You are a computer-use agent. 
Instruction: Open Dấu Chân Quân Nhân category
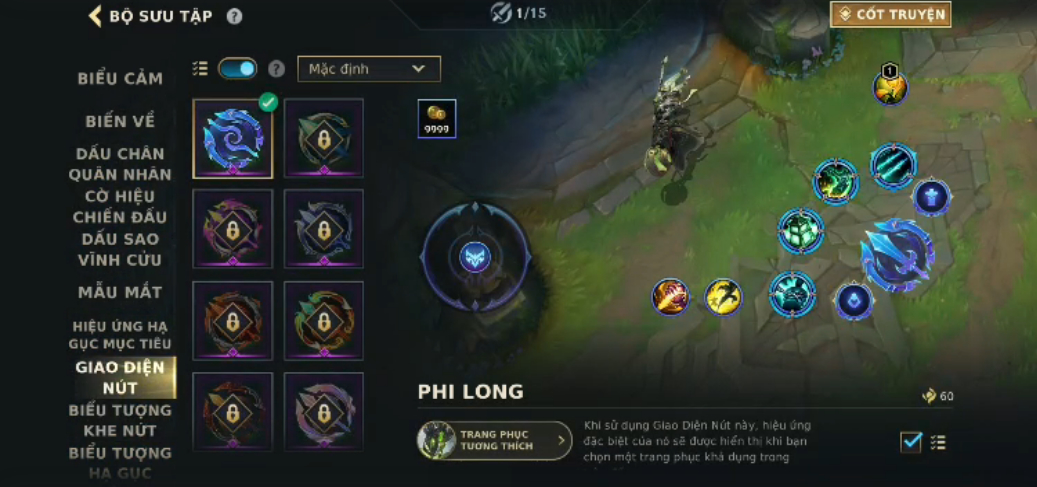(120, 164)
